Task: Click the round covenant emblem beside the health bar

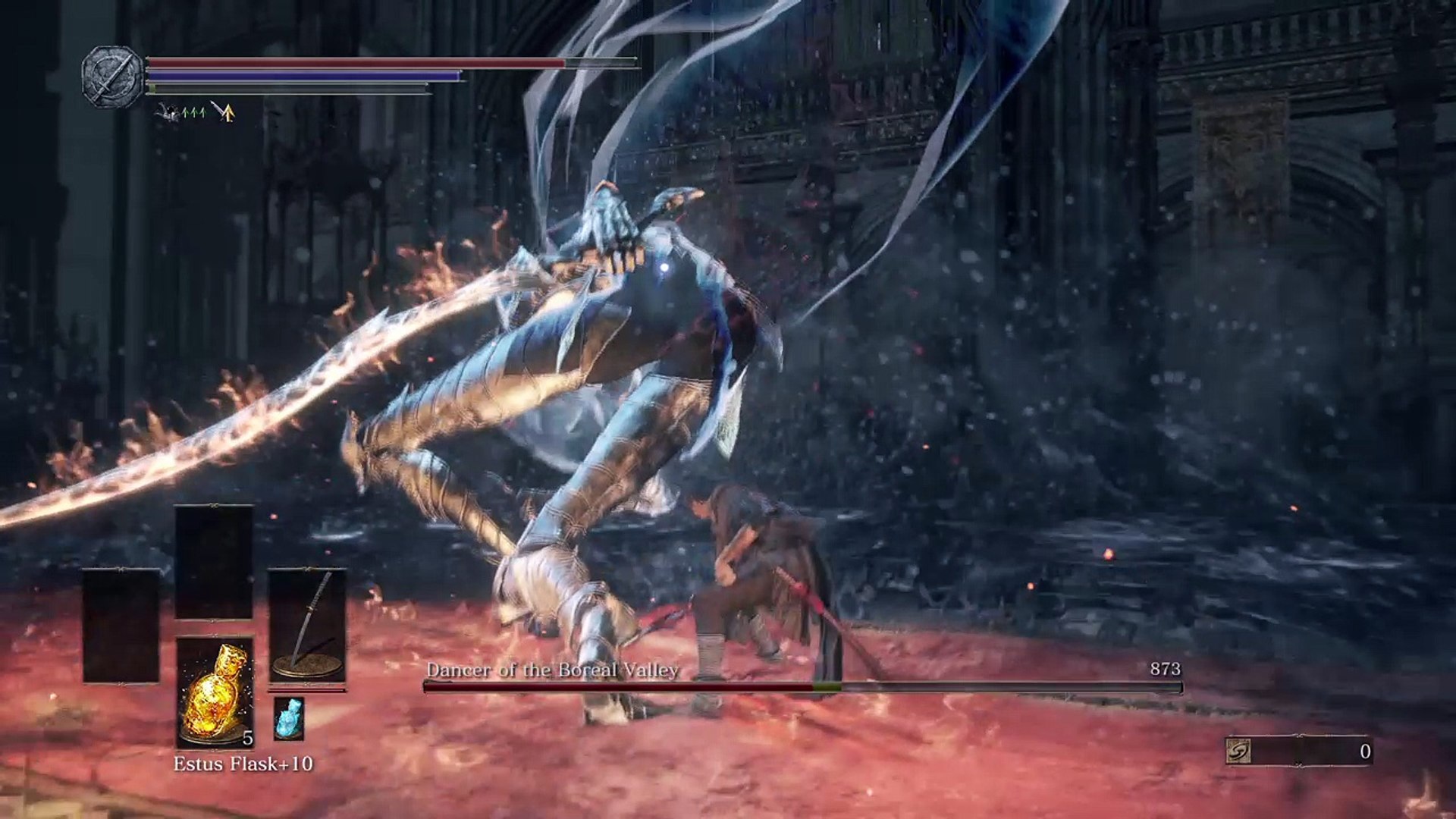Action: pos(112,77)
